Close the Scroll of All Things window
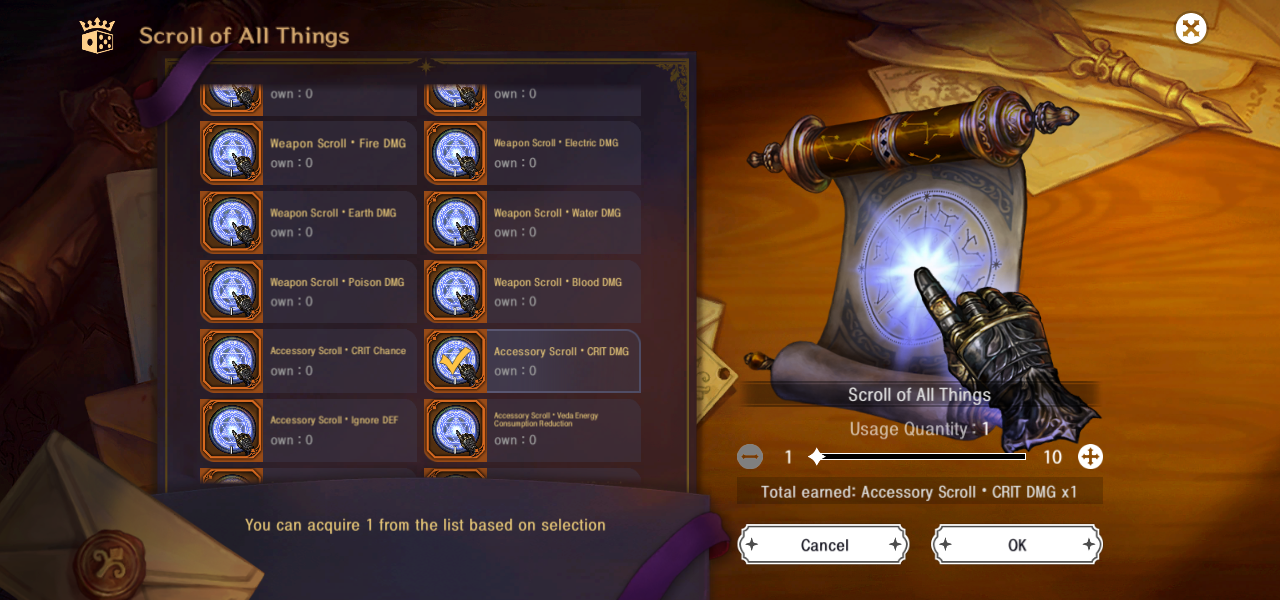 click(1190, 28)
